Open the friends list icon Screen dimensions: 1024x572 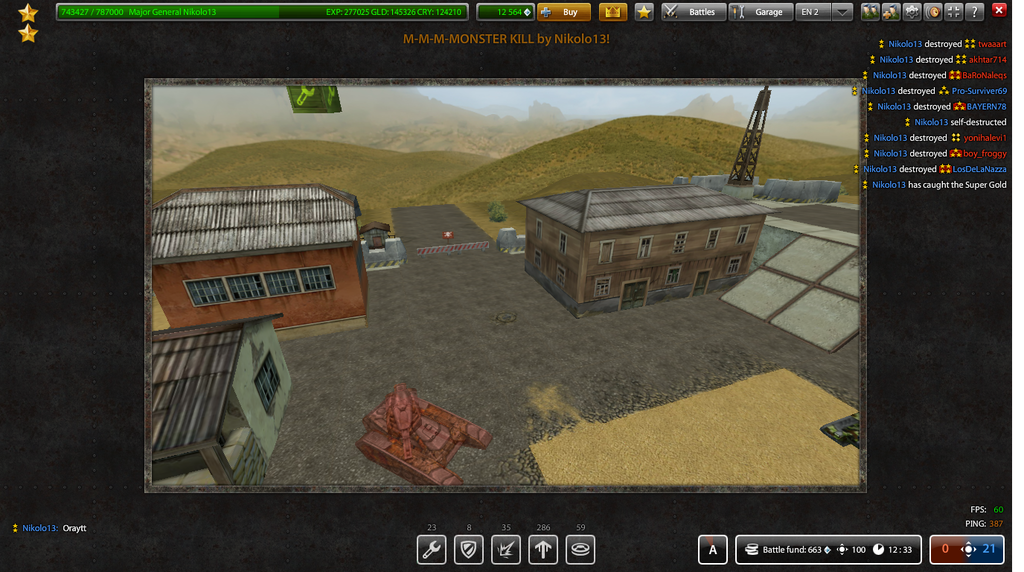tap(871, 12)
